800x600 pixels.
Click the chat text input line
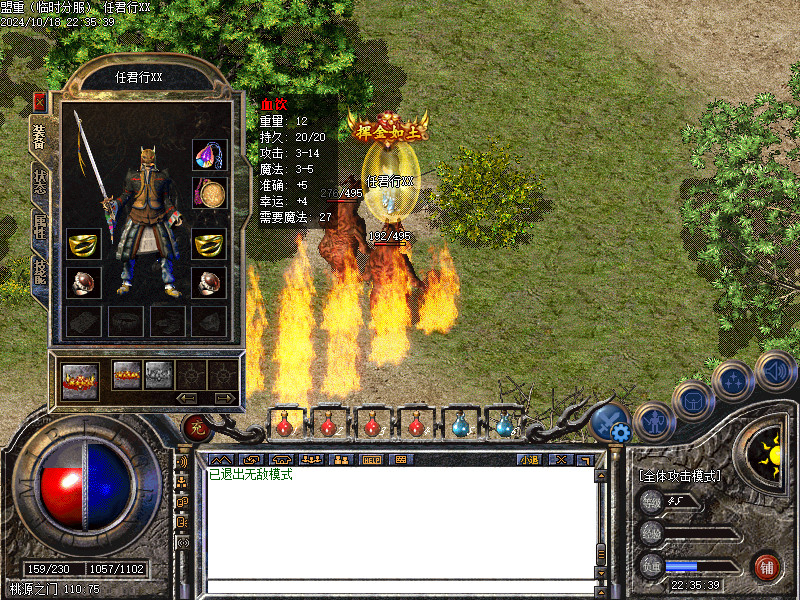point(400,585)
